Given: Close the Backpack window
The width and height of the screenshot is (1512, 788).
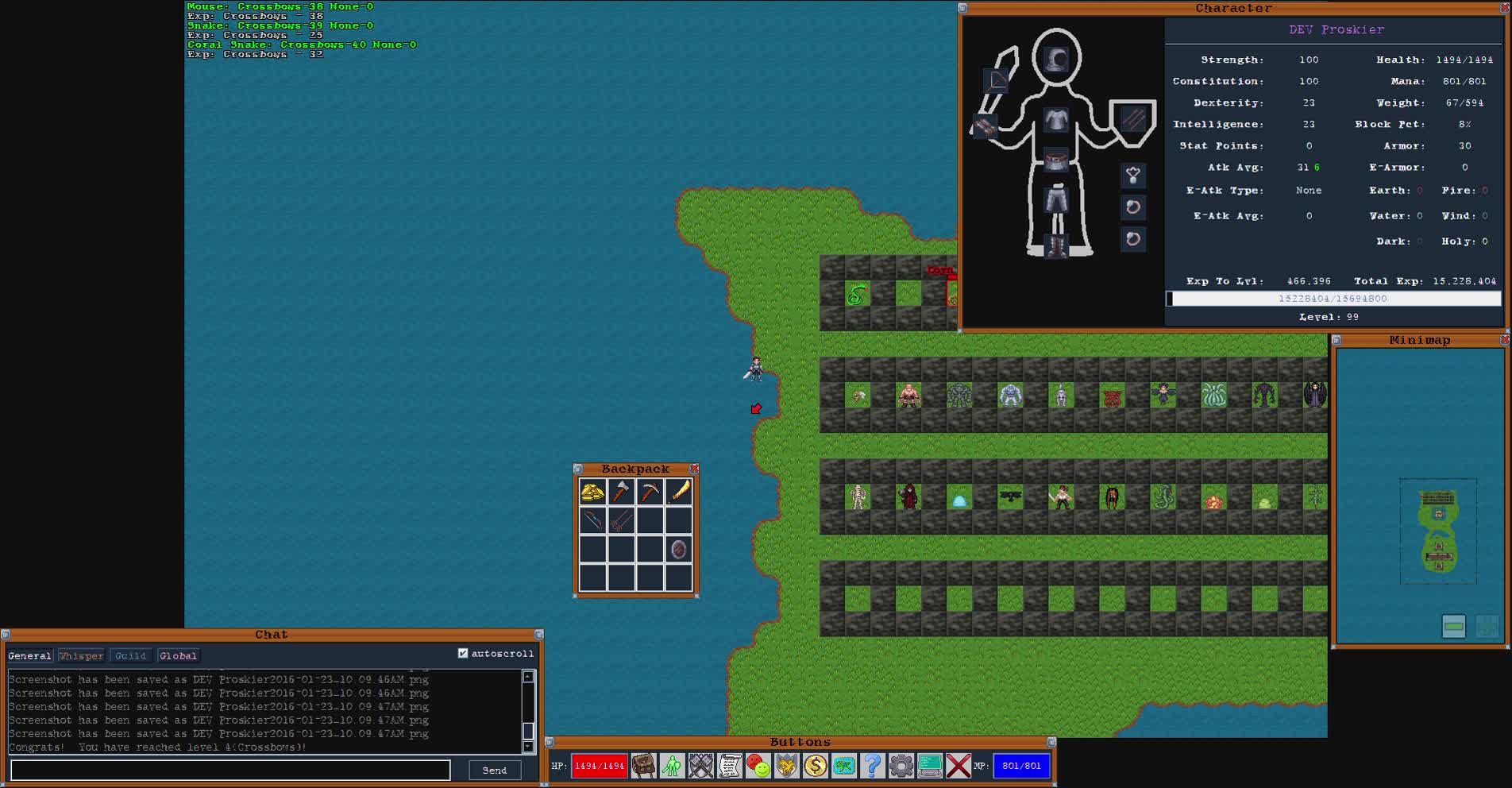Looking at the screenshot, I should click(x=695, y=469).
